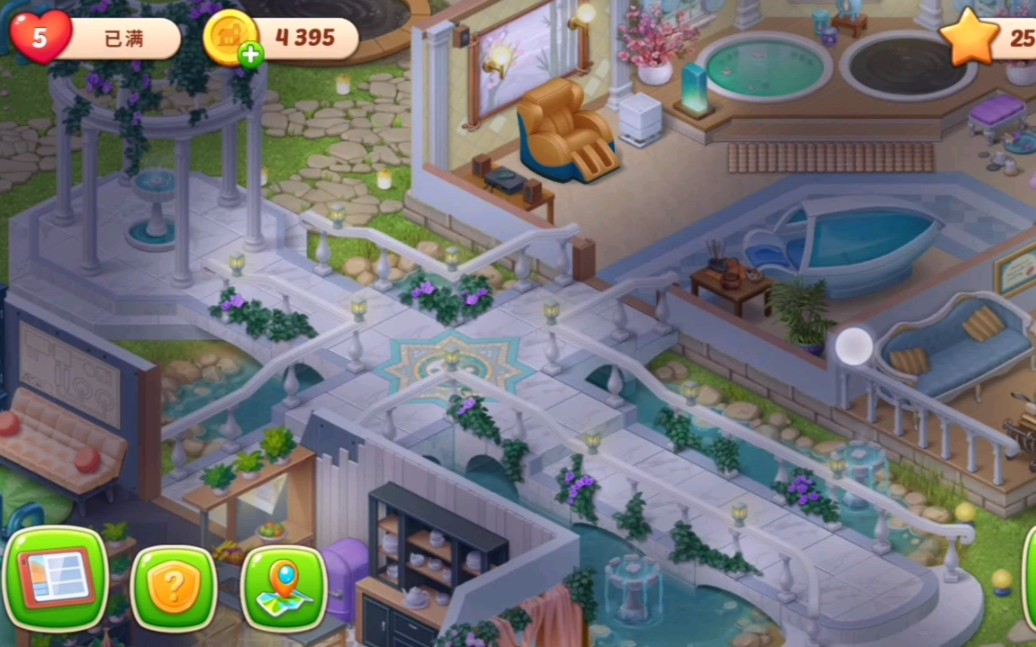Tap the gold star counter icon
Screen dimensions: 1036x647
[969, 39]
